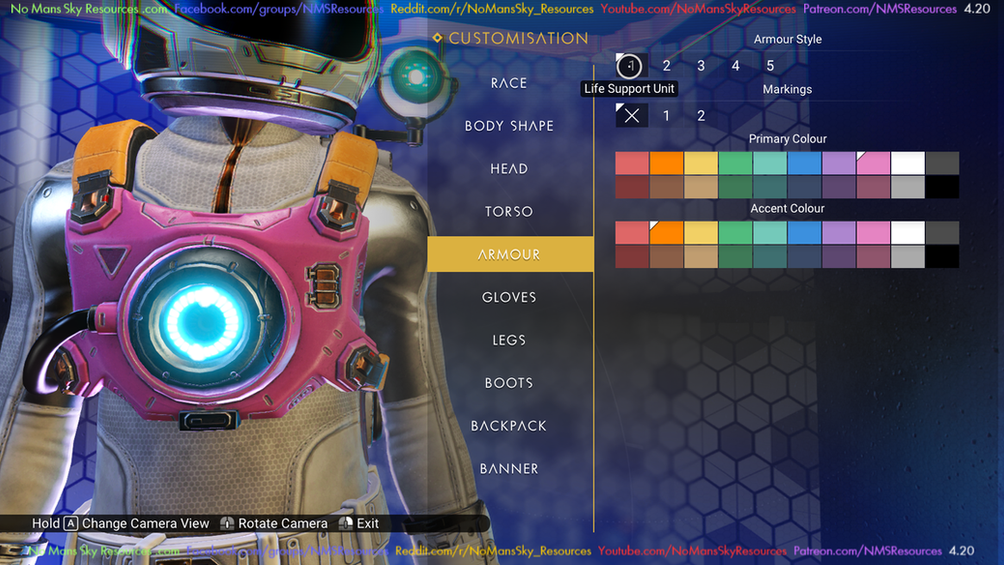Open the Race customisation category

[509, 83]
